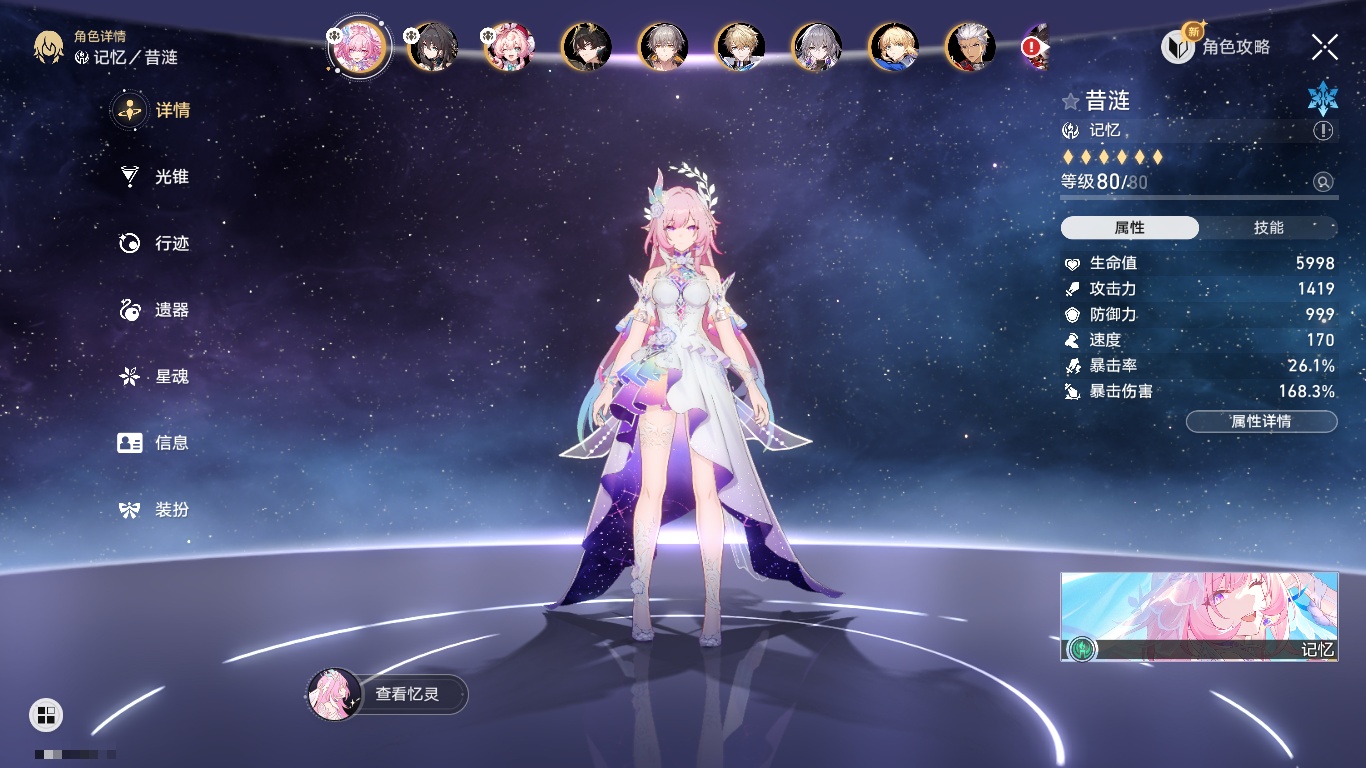Click the 查看忆灵 view memosprite button
The height and width of the screenshot is (768, 1366).
click(388, 694)
